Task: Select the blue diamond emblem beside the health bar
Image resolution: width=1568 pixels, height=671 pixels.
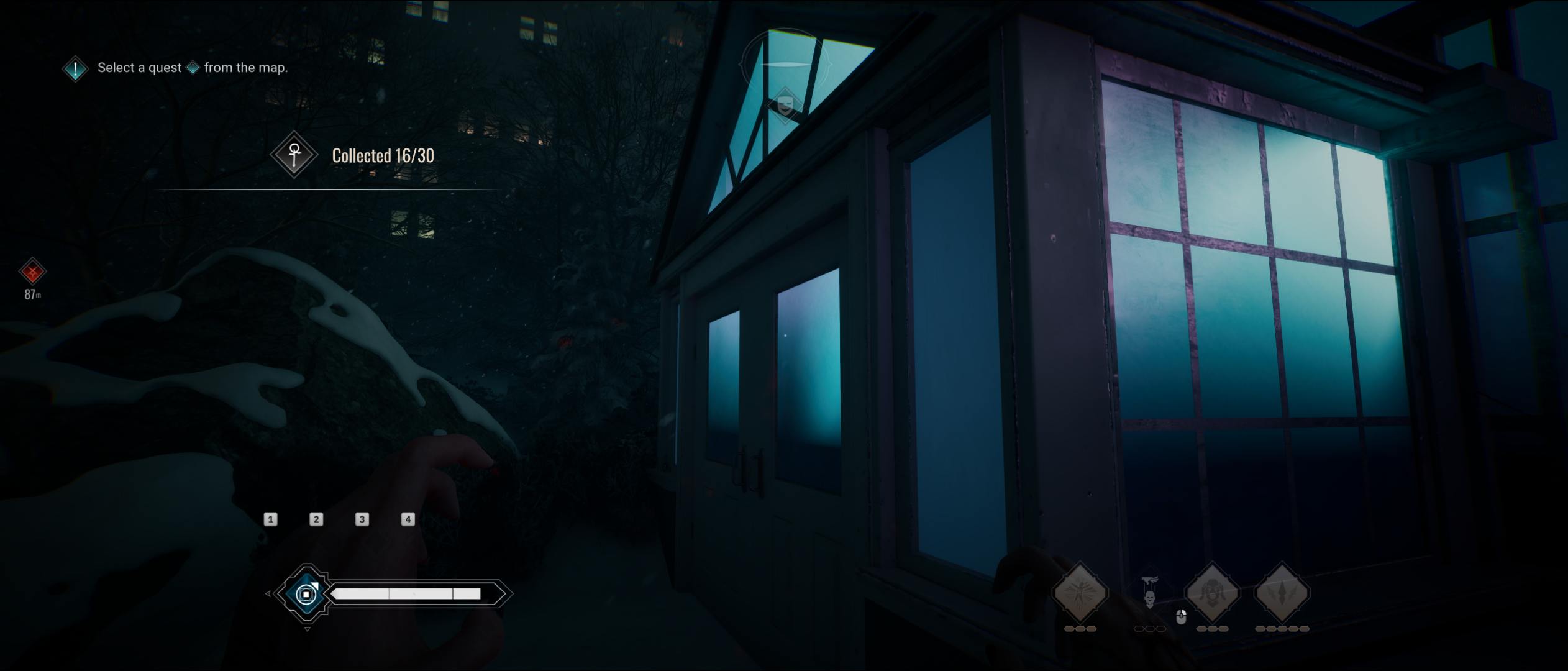Action: pyautogui.click(x=306, y=594)
